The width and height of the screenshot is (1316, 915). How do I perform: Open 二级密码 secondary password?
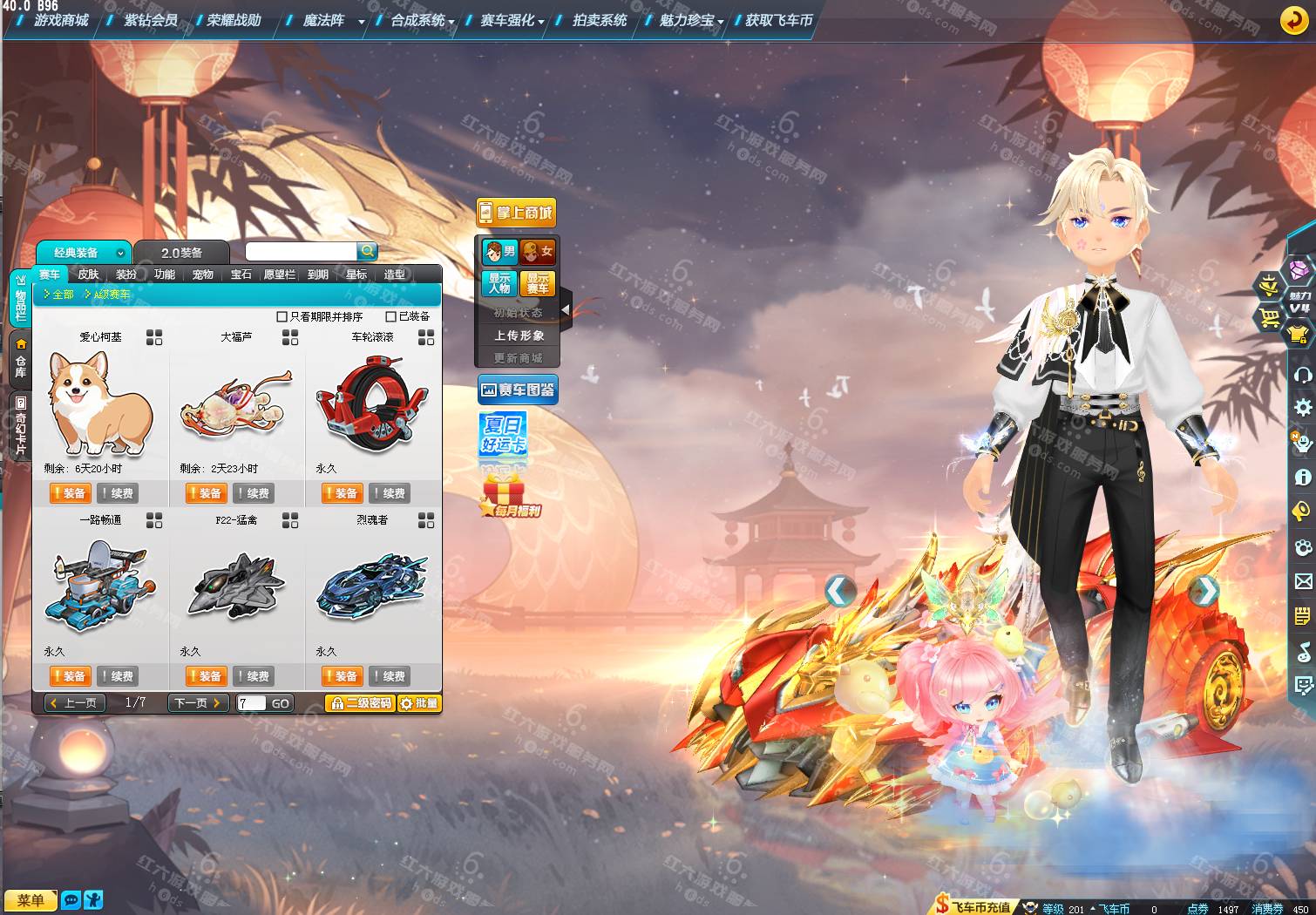[x=361, y=703]
